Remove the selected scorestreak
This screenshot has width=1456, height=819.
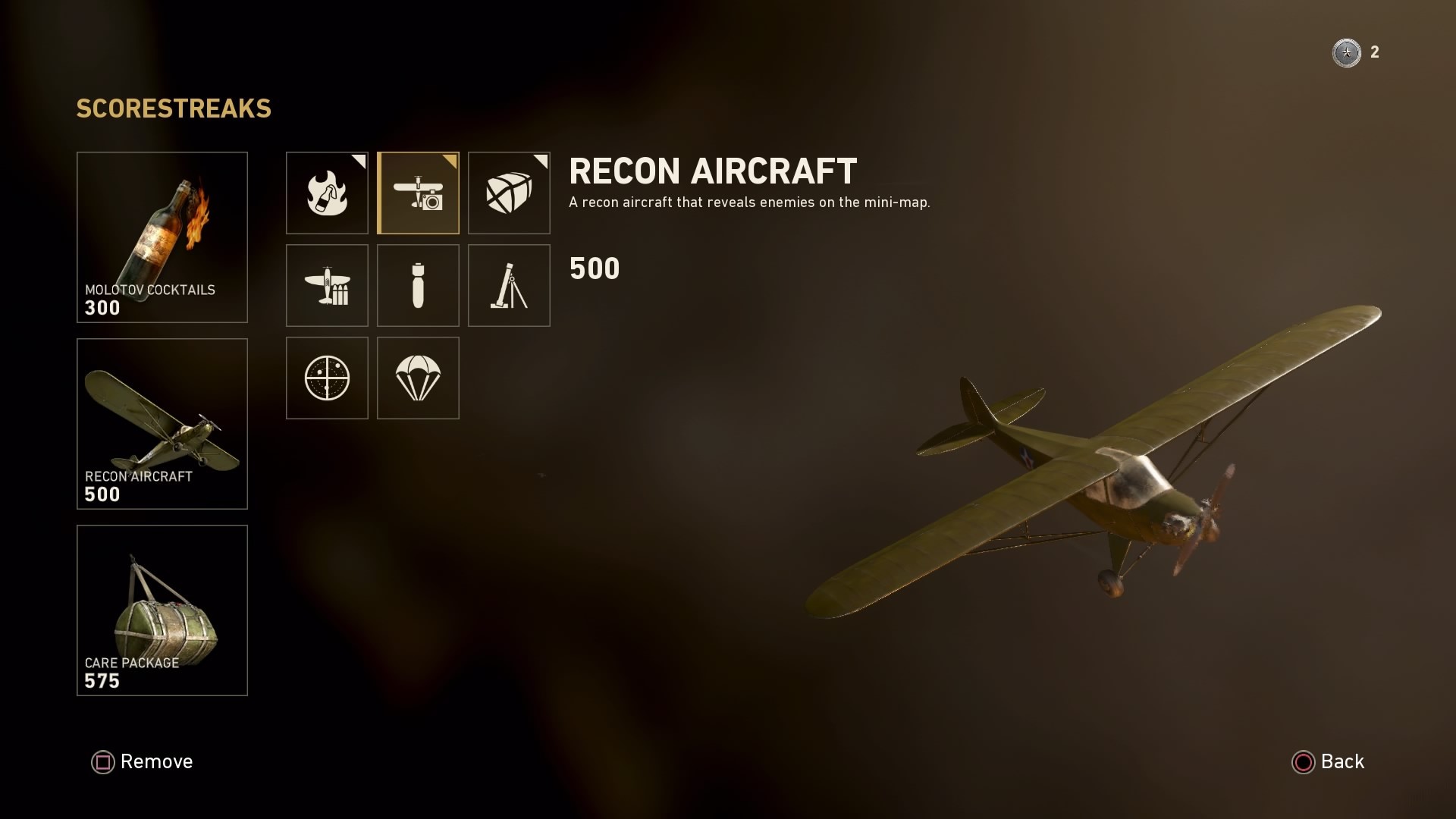tap(143, 761)
